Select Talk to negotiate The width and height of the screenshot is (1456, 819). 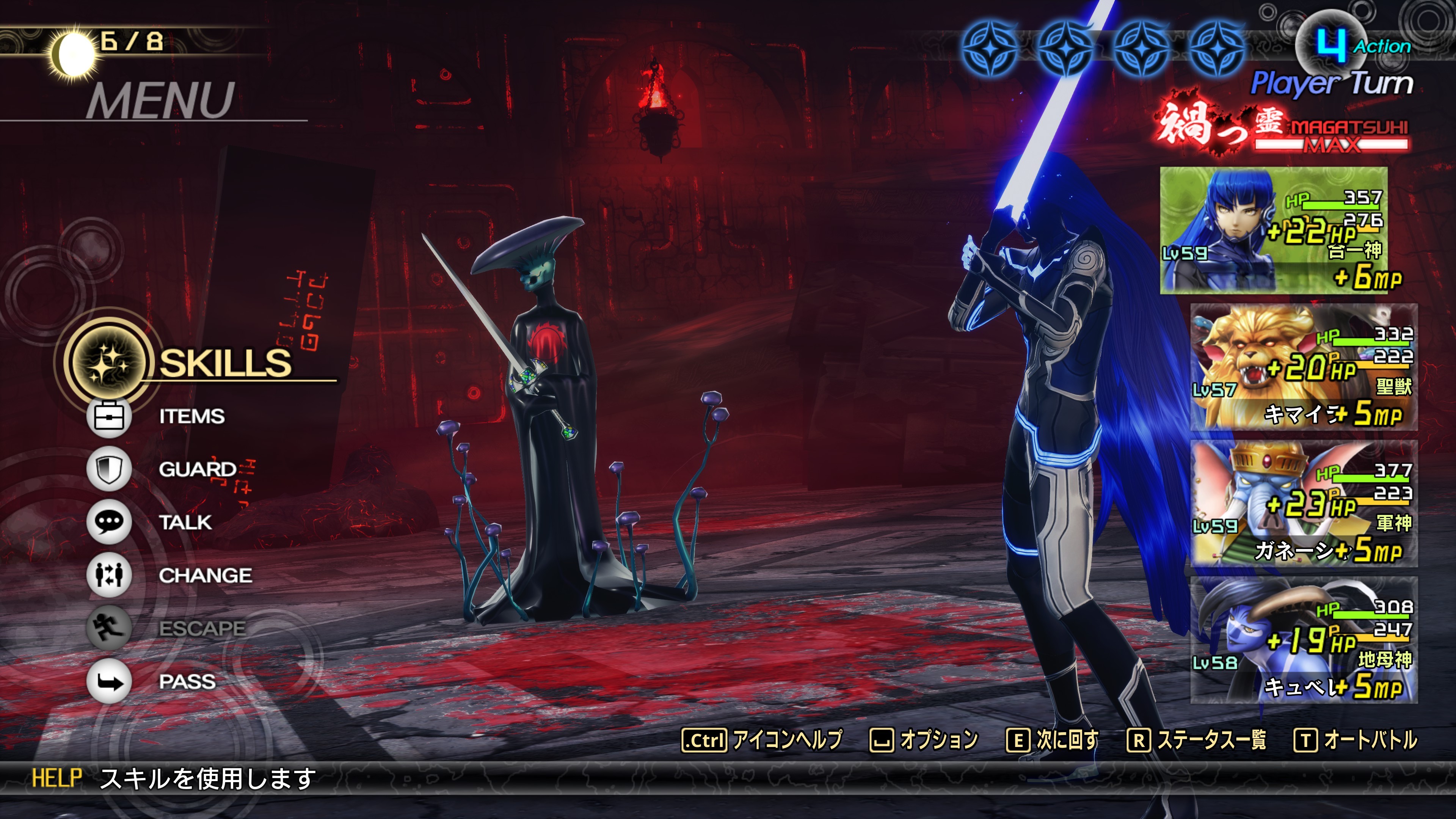[185, 522]
